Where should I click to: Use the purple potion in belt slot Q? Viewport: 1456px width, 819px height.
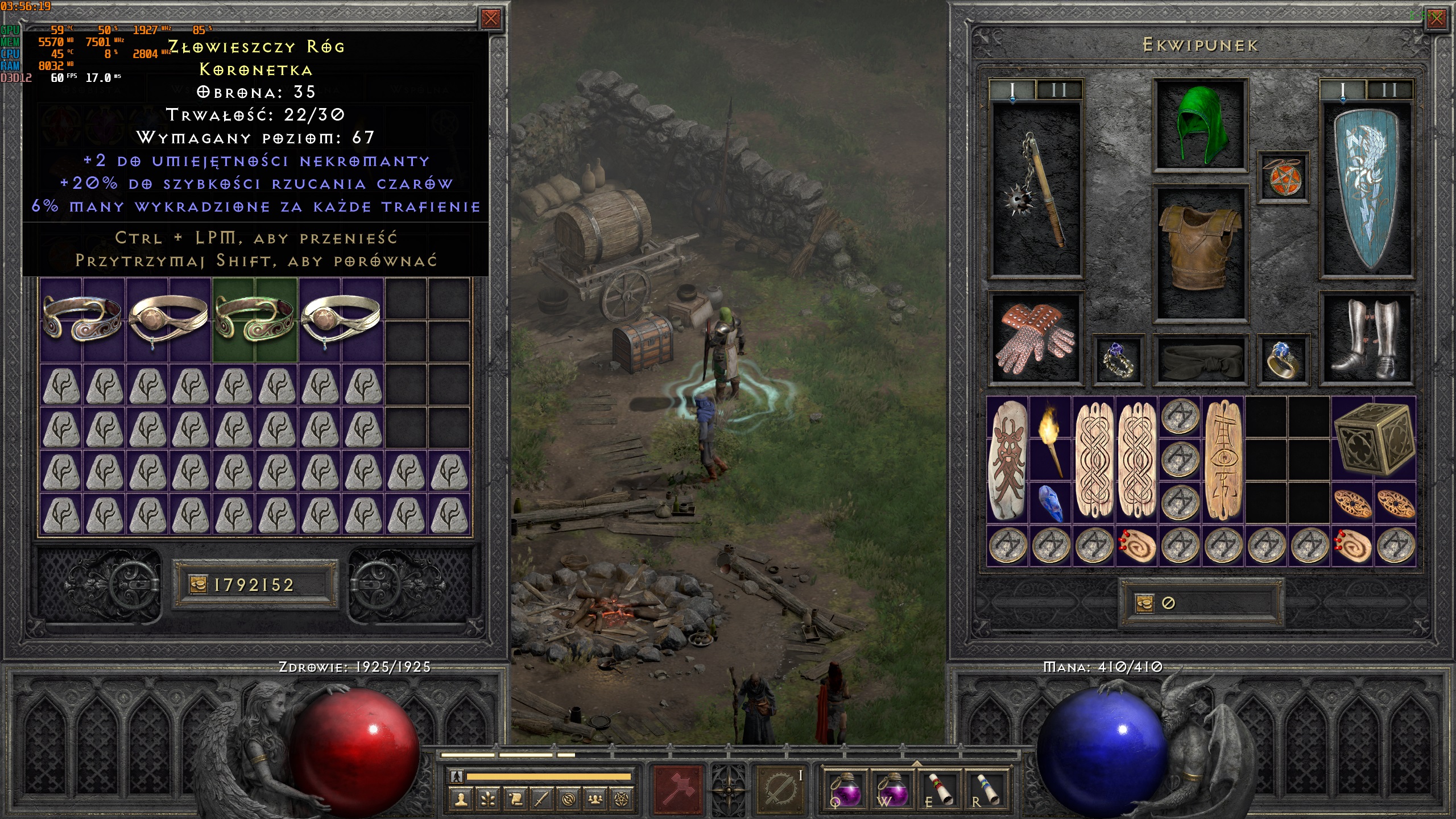tap(845, 789)
